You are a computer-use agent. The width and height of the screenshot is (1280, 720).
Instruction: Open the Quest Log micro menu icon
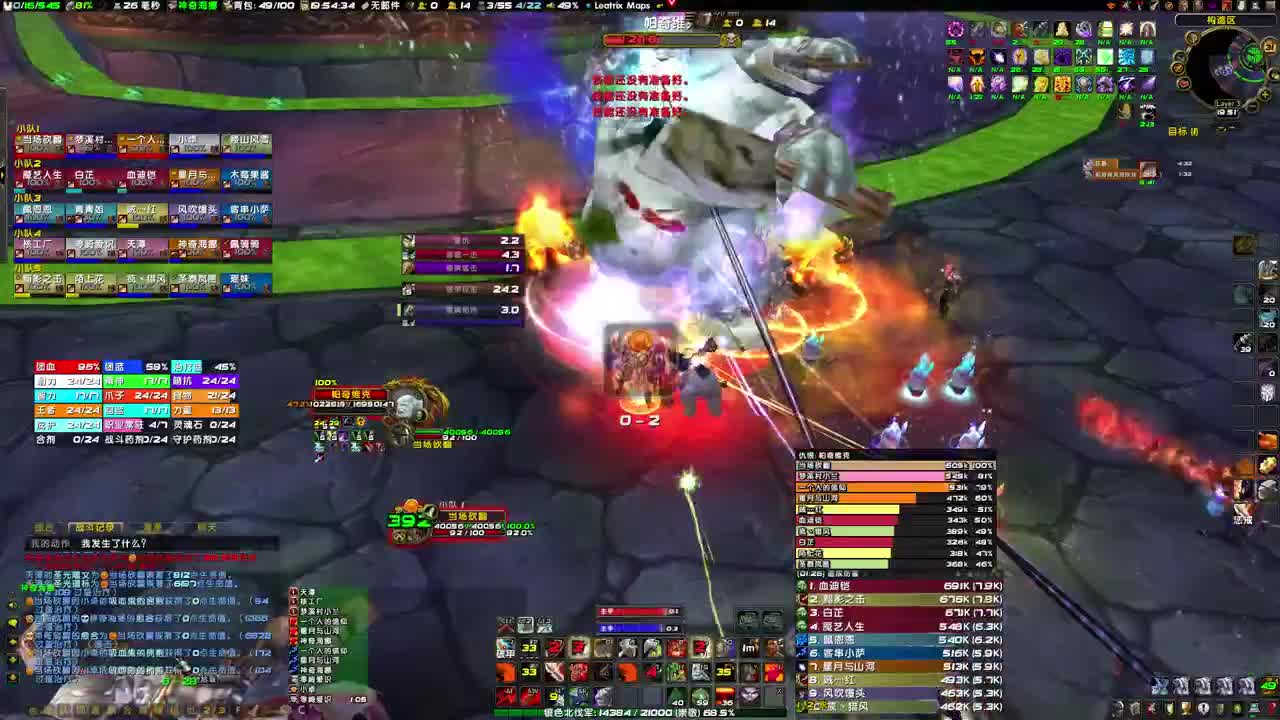pyautogui.click(x=1203, y=707)
